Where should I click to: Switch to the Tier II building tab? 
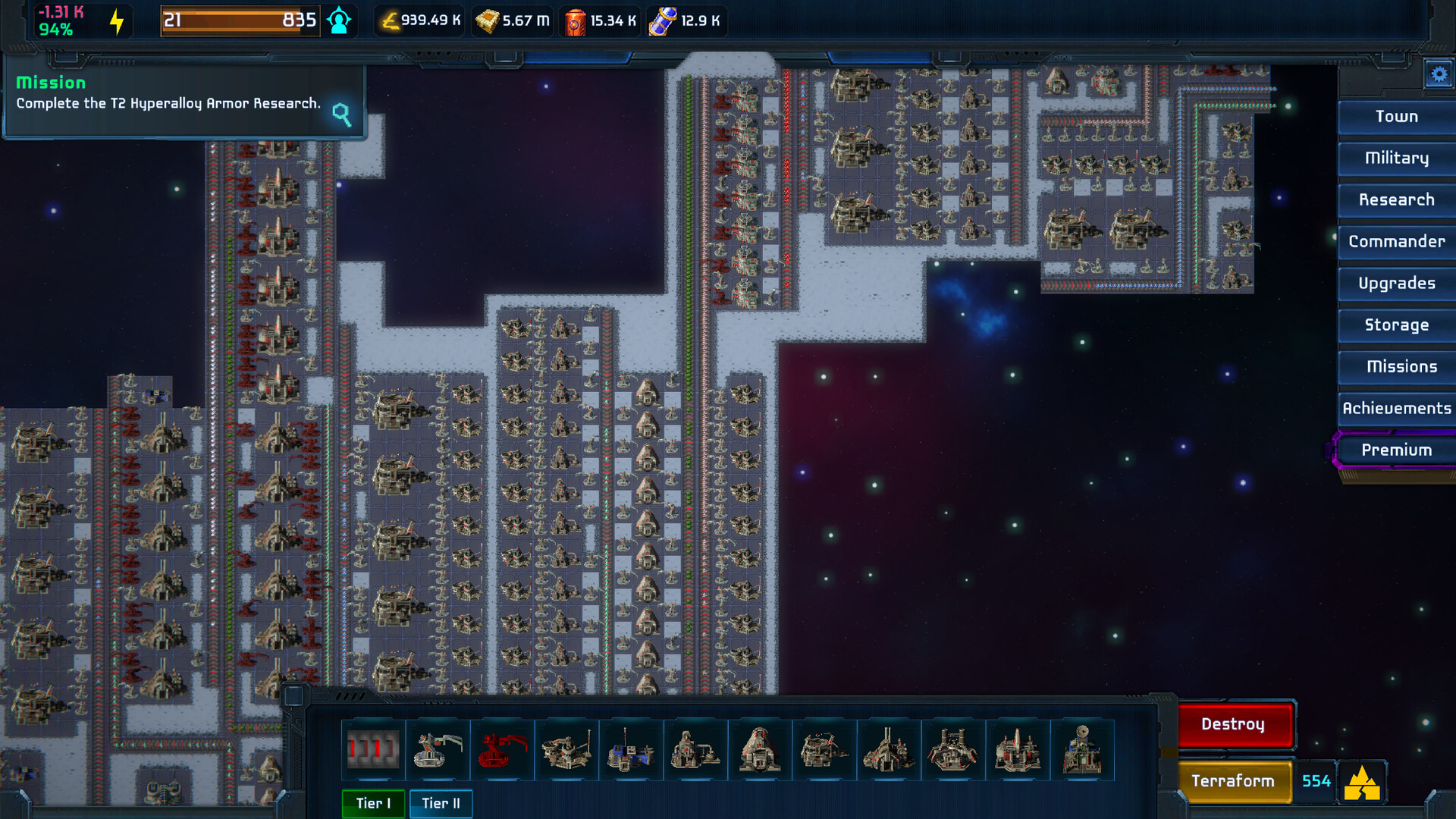point(441,803)
